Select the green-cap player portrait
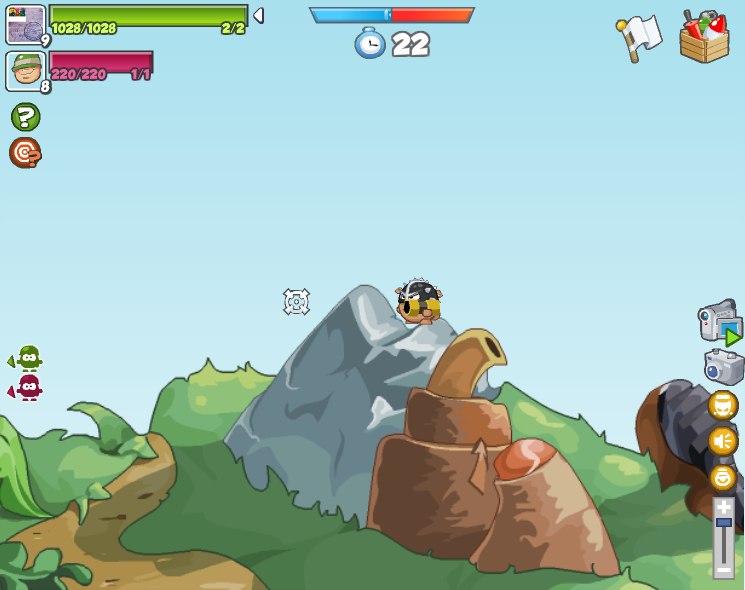Image resolution: width=745 pixels, height=590 pixels. coord(25,71)
